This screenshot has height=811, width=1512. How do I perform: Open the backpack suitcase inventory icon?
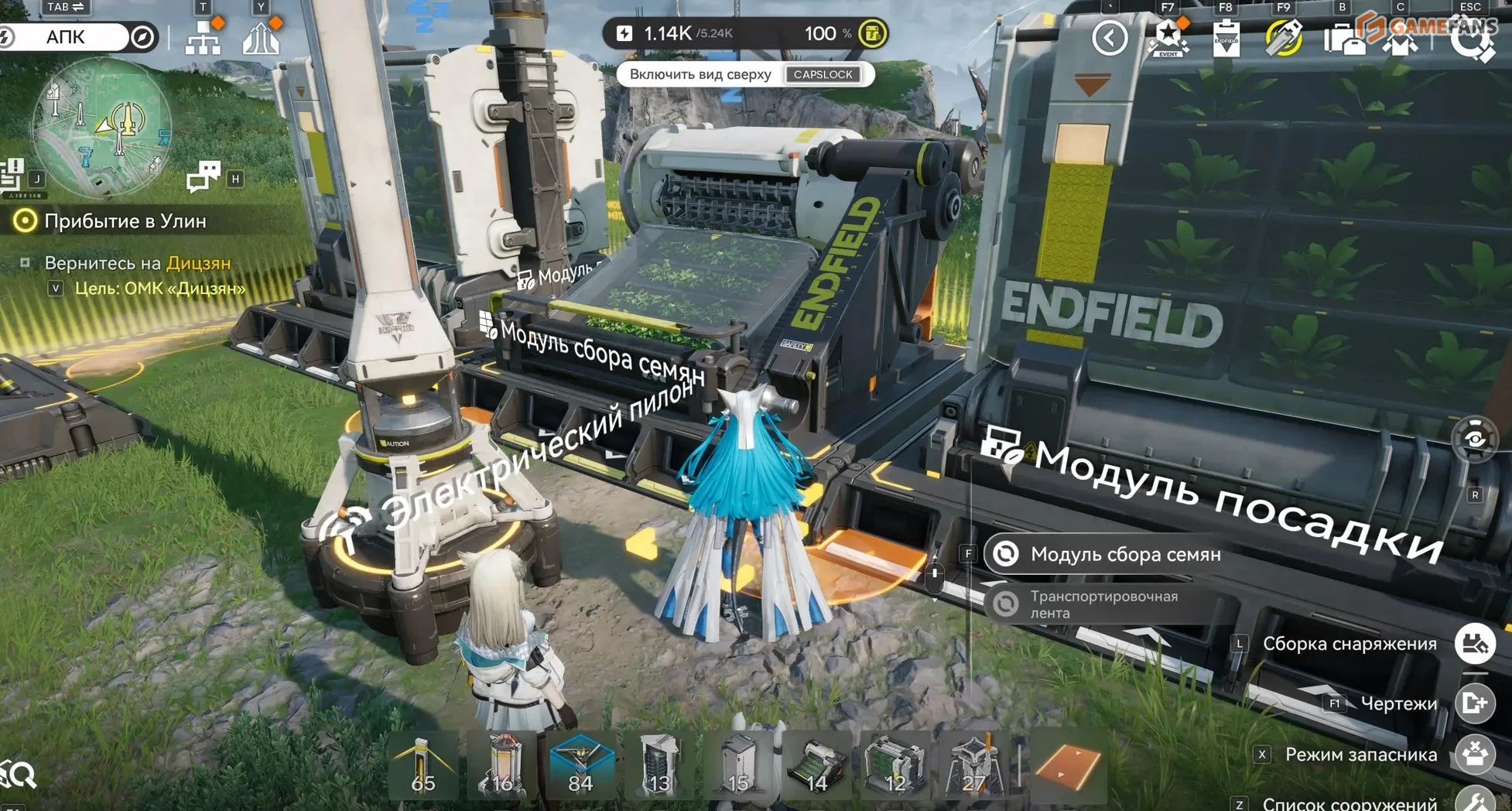click(x=1343, y=39)
